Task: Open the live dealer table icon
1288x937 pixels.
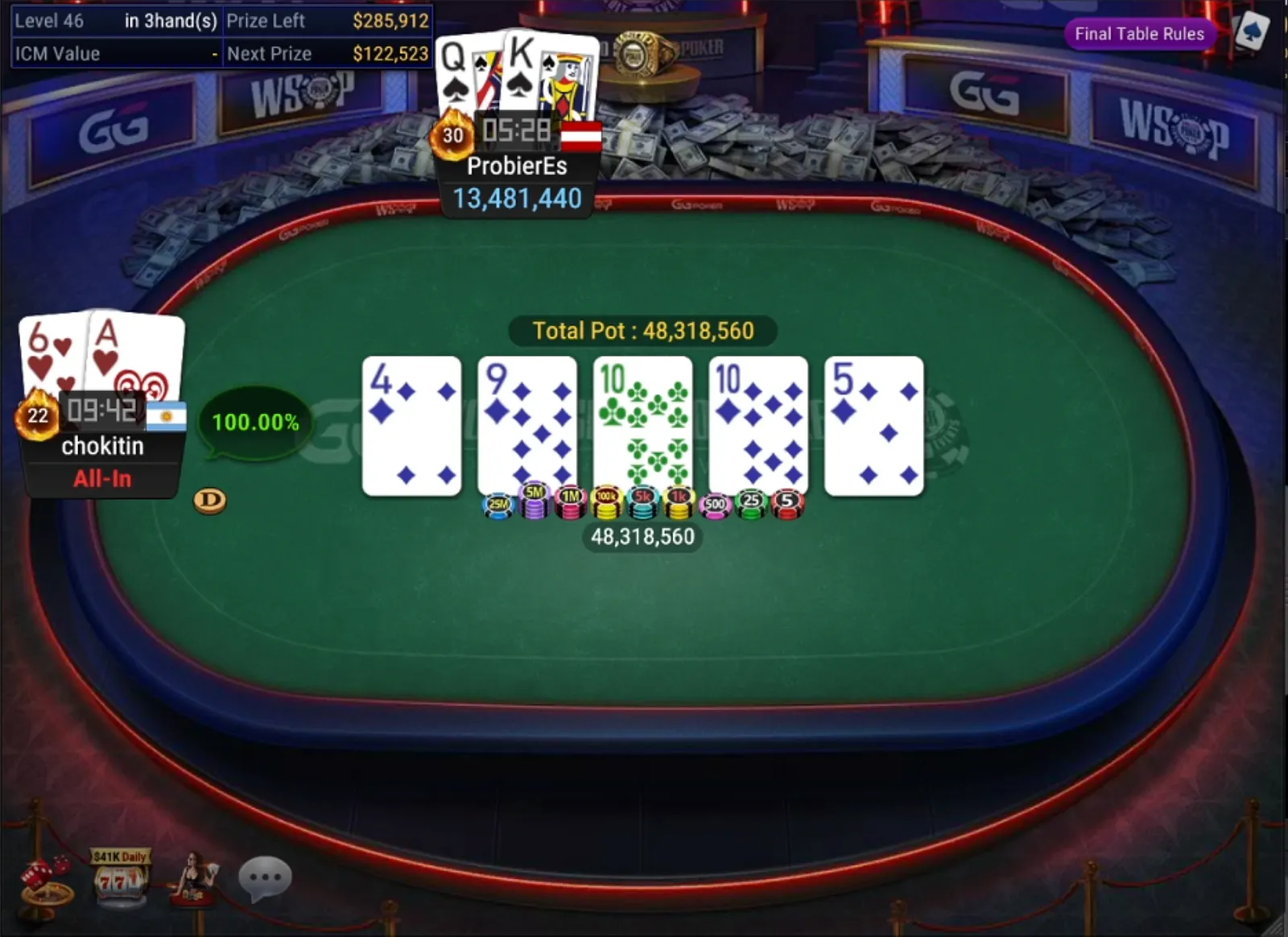Action: point(192,879)
